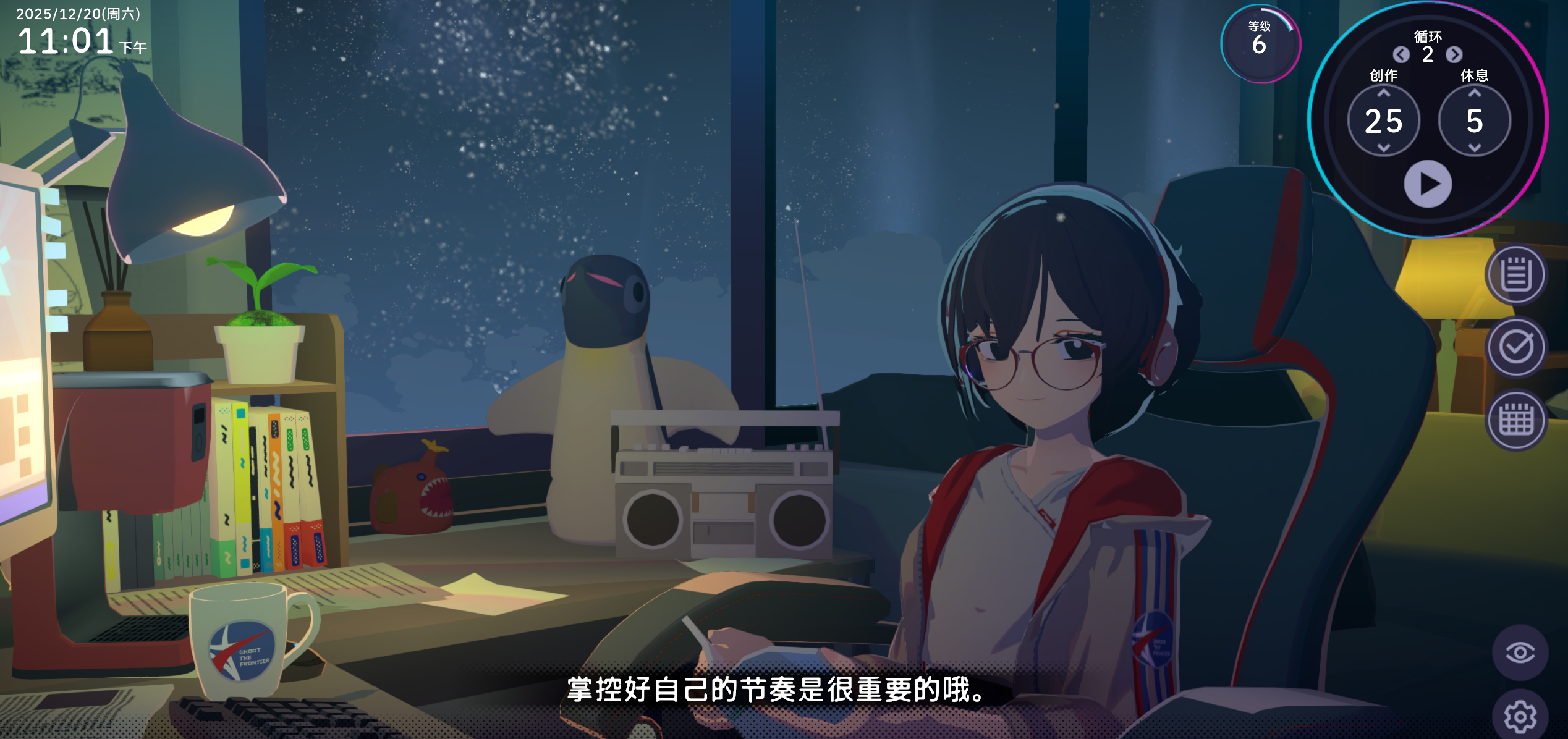Lower the 创作 work minutes with down arrow

[x=1384, y=148]
